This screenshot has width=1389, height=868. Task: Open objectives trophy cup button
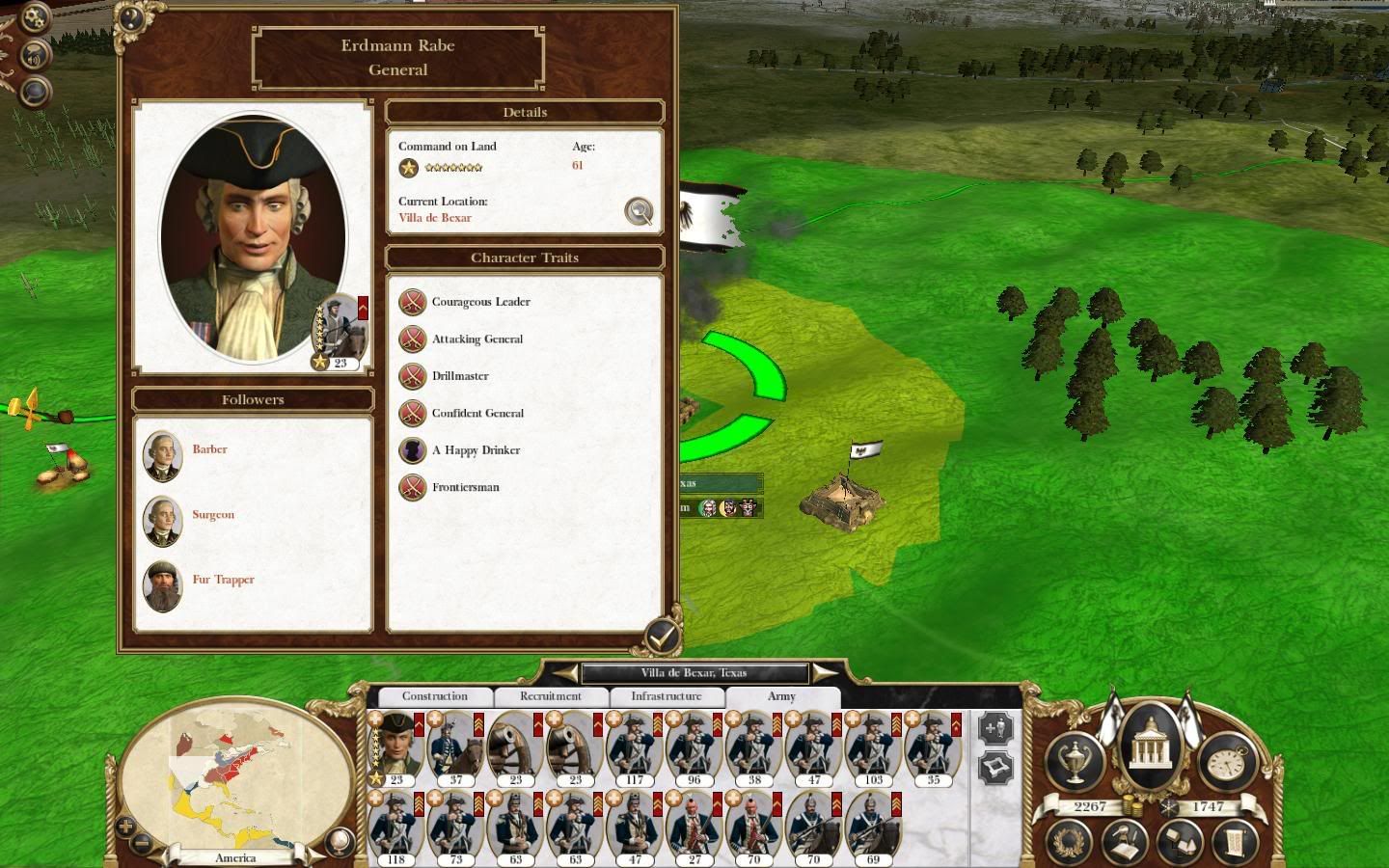click(x=1076, y=762)
